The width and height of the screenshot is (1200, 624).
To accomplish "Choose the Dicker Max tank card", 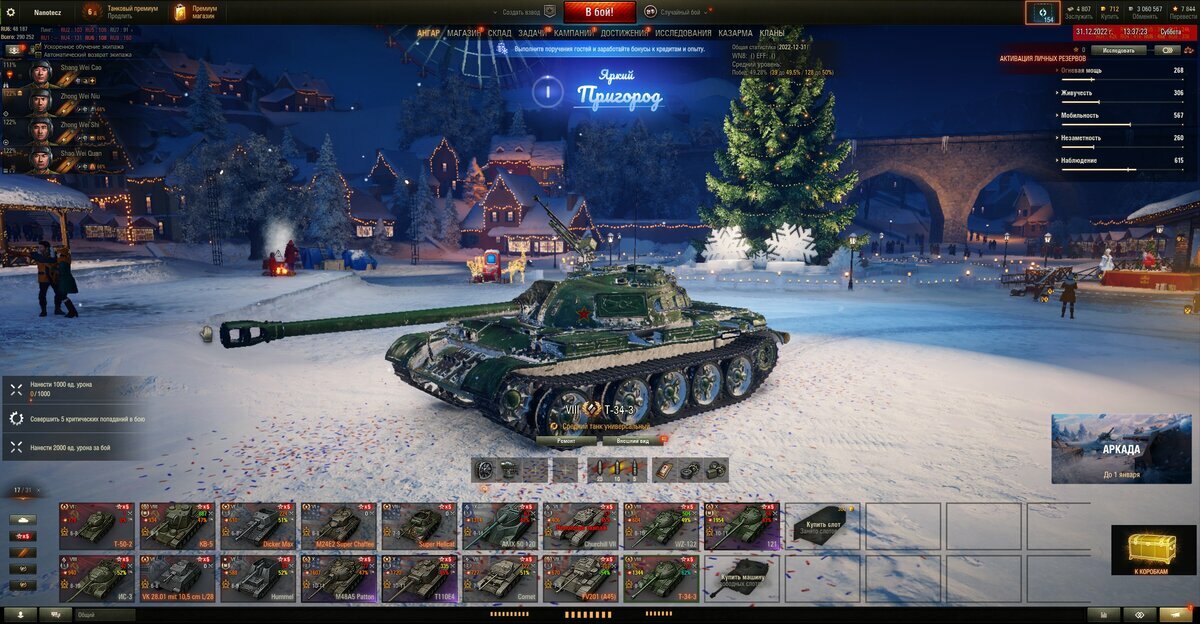I will click(258, 526).
